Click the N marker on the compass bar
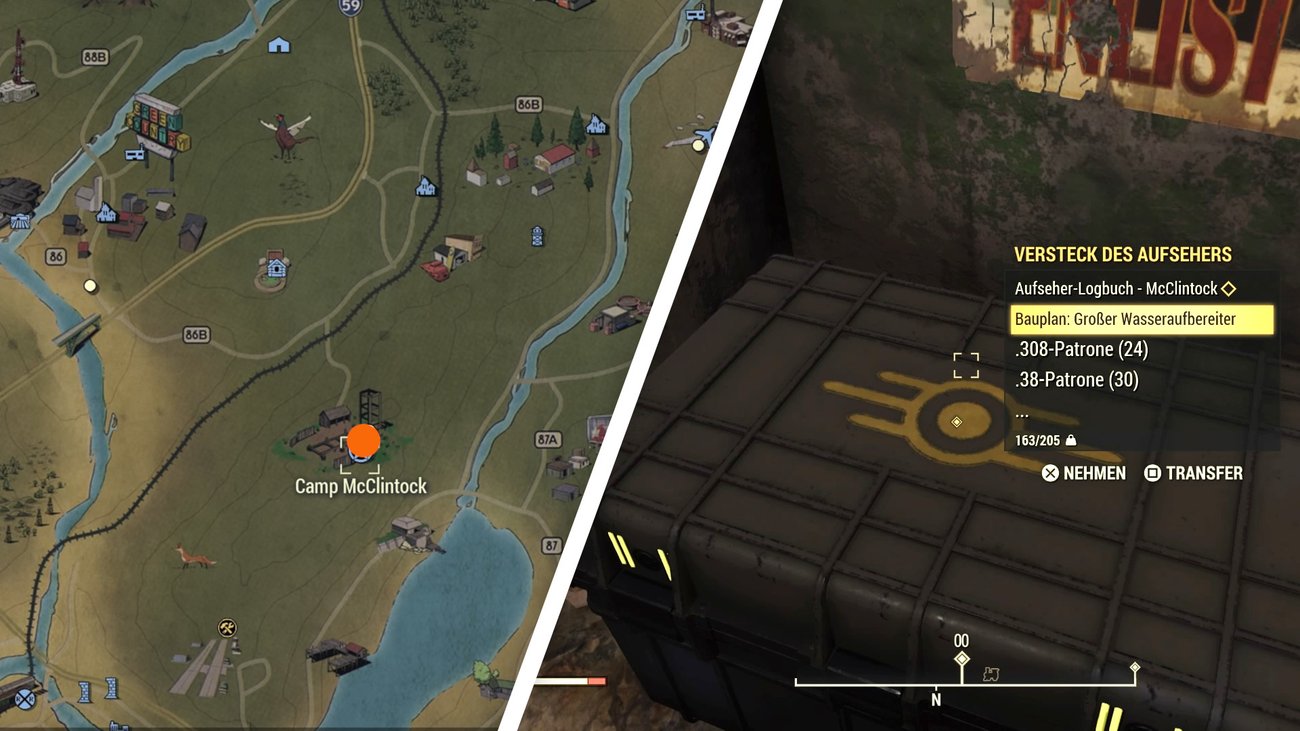 pyautogui.click(x=935, y=699)
